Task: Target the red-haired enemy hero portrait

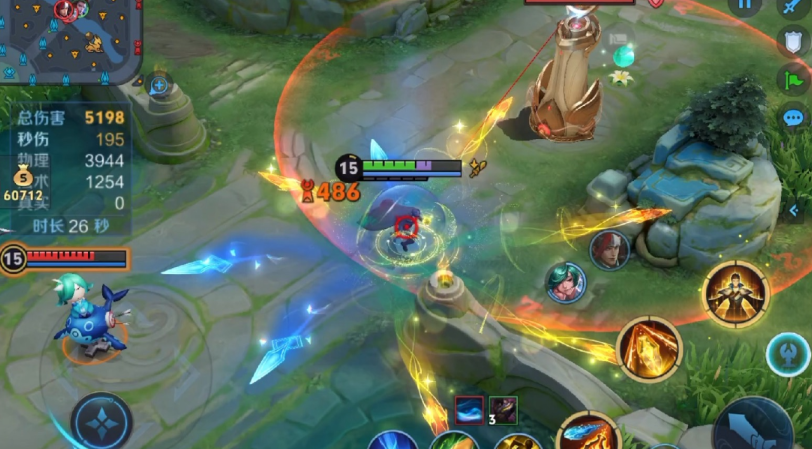Action: [x=609, y=250]
